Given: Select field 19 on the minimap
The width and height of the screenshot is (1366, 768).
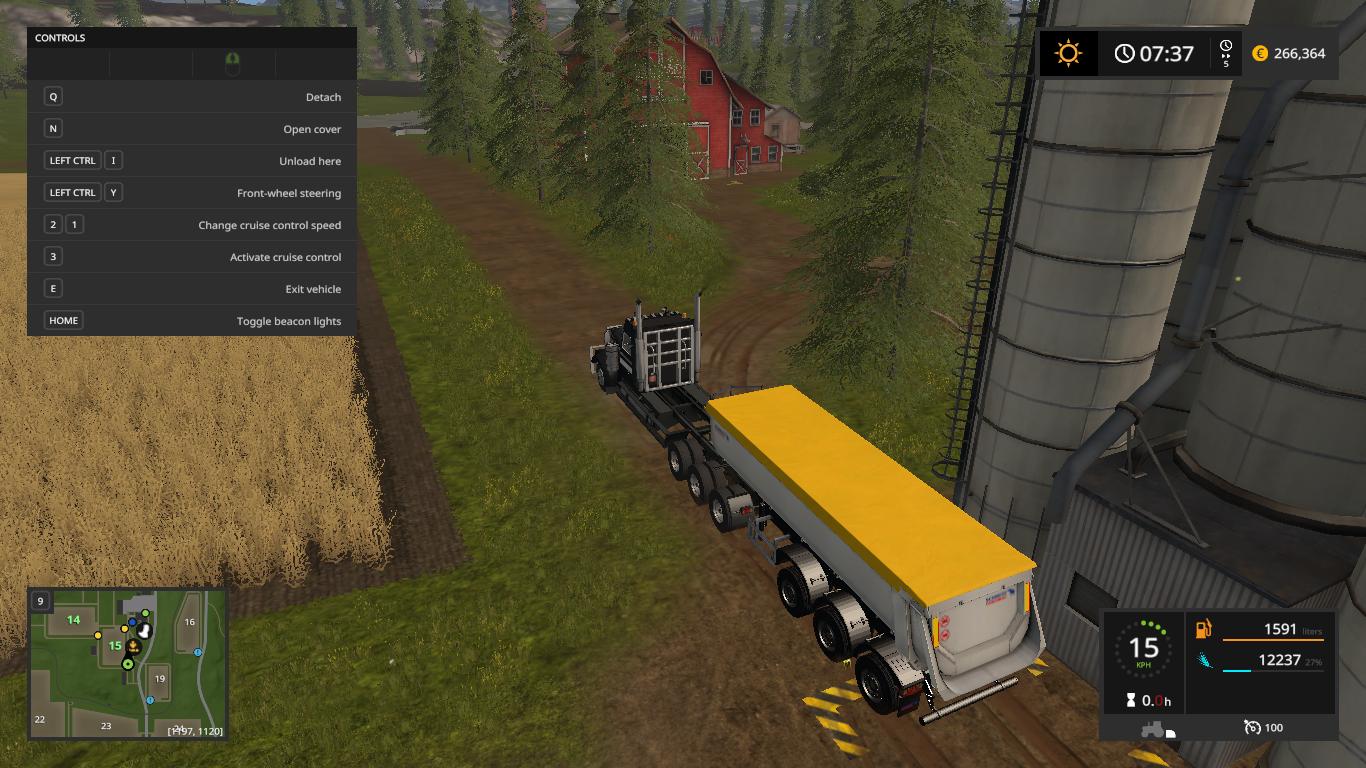Looking at the screenshot, I should 159,679.
